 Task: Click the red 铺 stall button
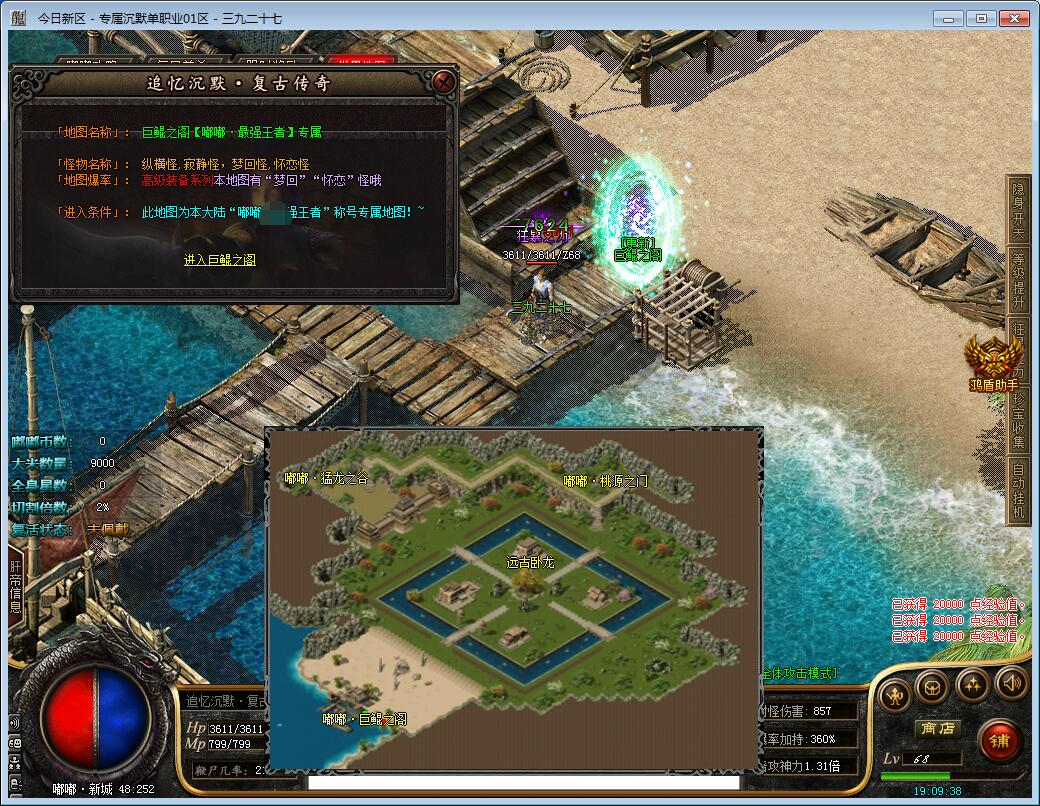998,740
